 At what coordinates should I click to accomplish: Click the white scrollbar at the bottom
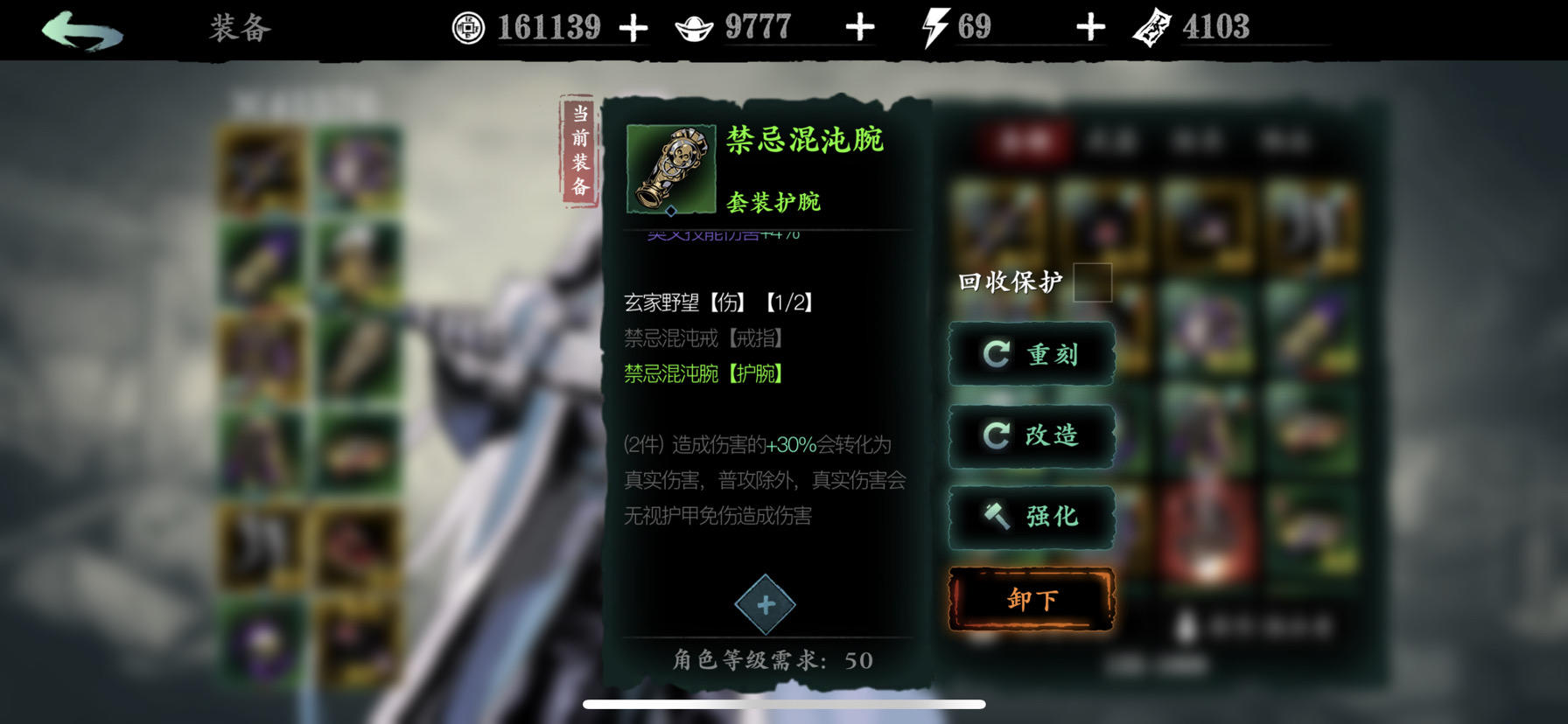click(785, 702)
